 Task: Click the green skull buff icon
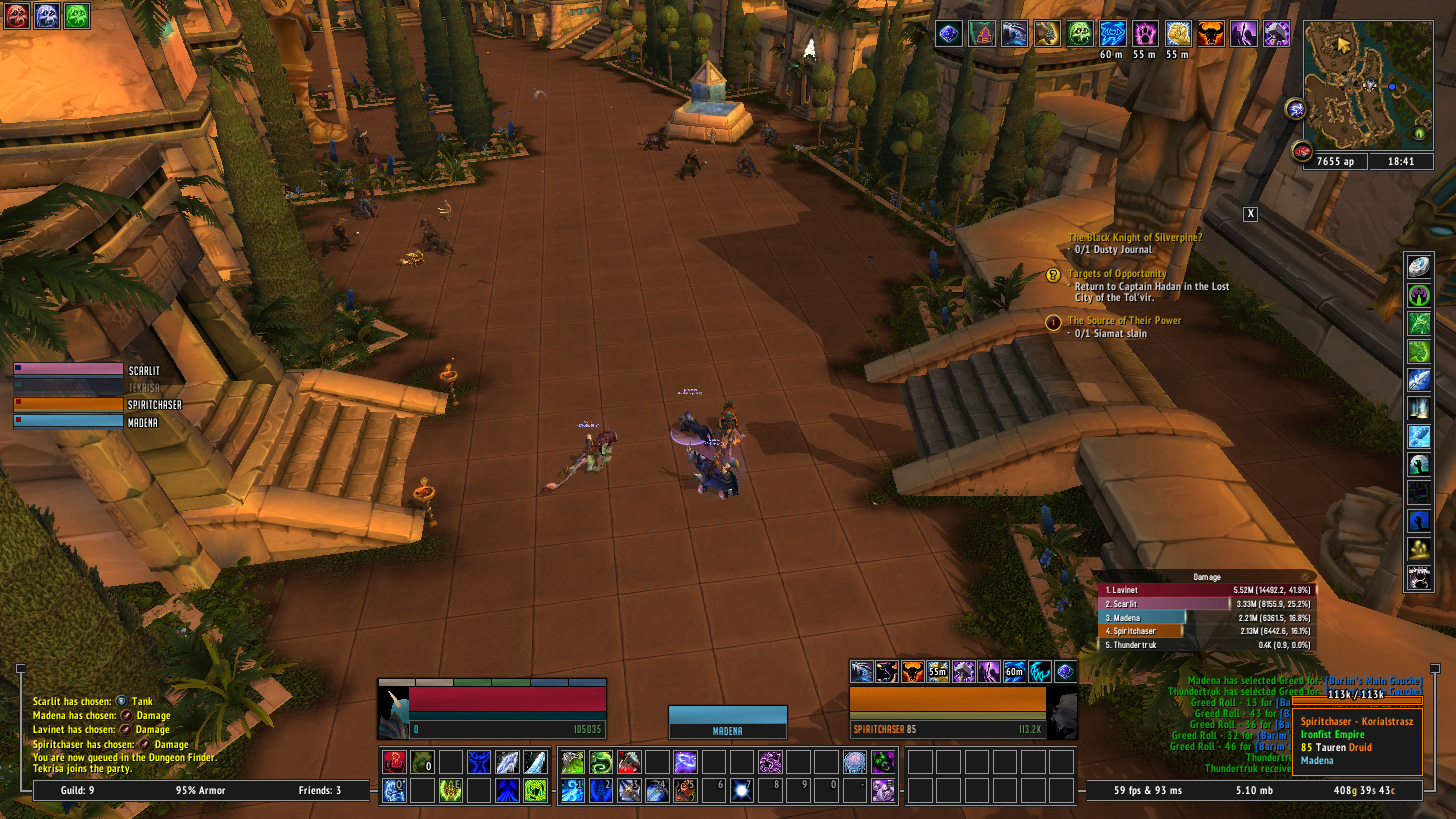(1080, 34)
